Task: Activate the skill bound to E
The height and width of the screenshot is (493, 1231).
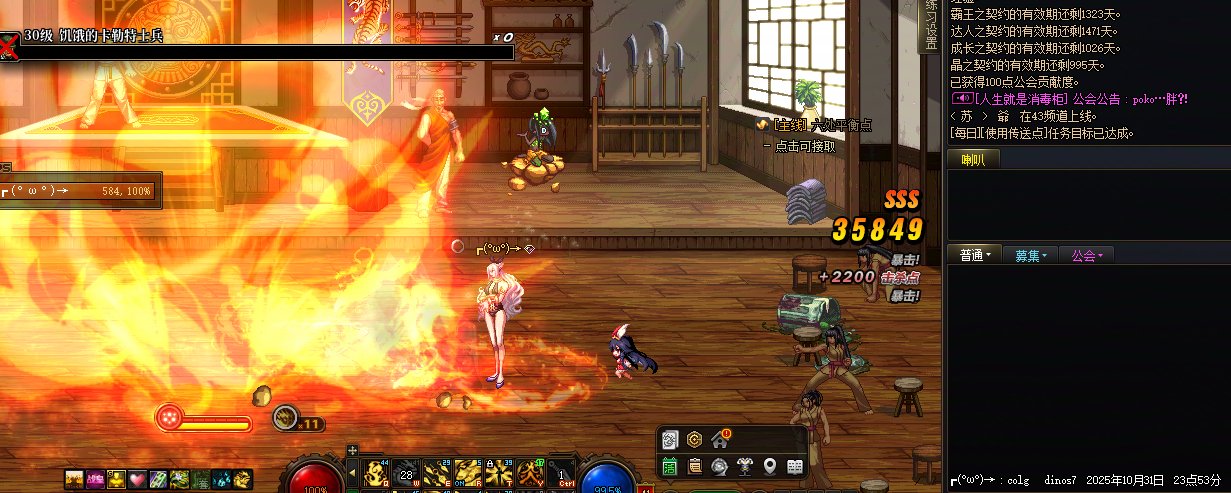Action: [436, 473]
